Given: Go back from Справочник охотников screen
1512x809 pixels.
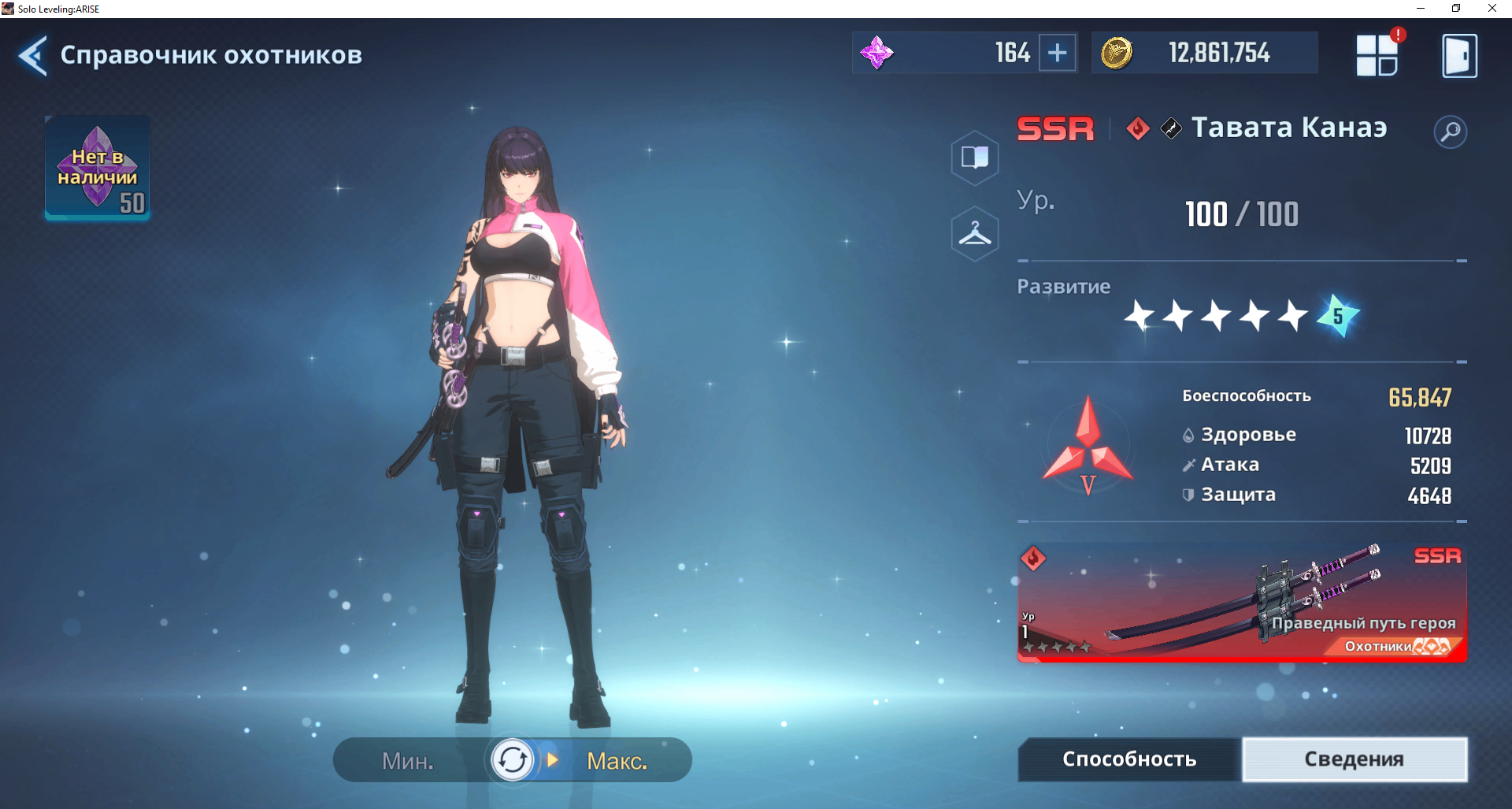Looking at the screenshot, I should tap(33, 55).
